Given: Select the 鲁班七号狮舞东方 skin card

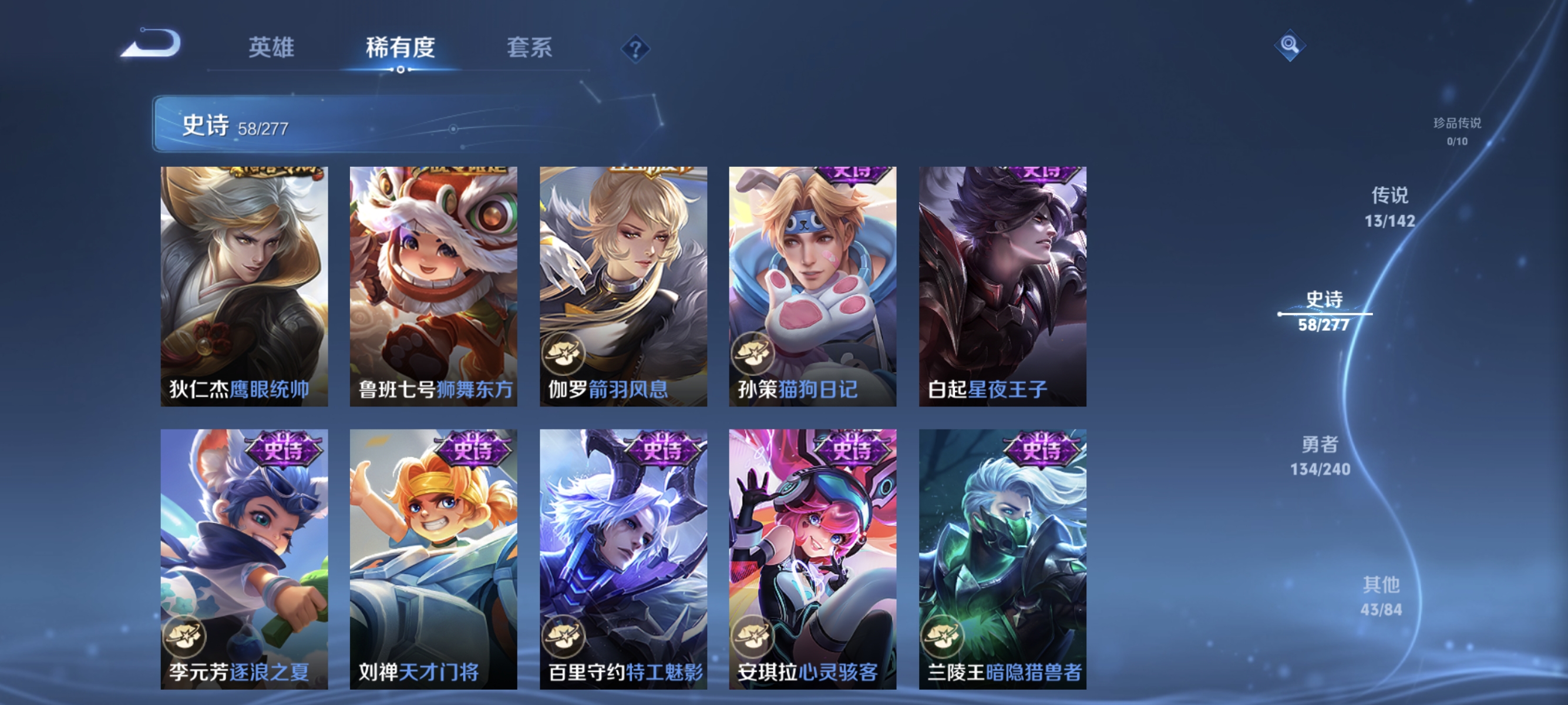Looking at the screenshot, I should tap(433, 286).
